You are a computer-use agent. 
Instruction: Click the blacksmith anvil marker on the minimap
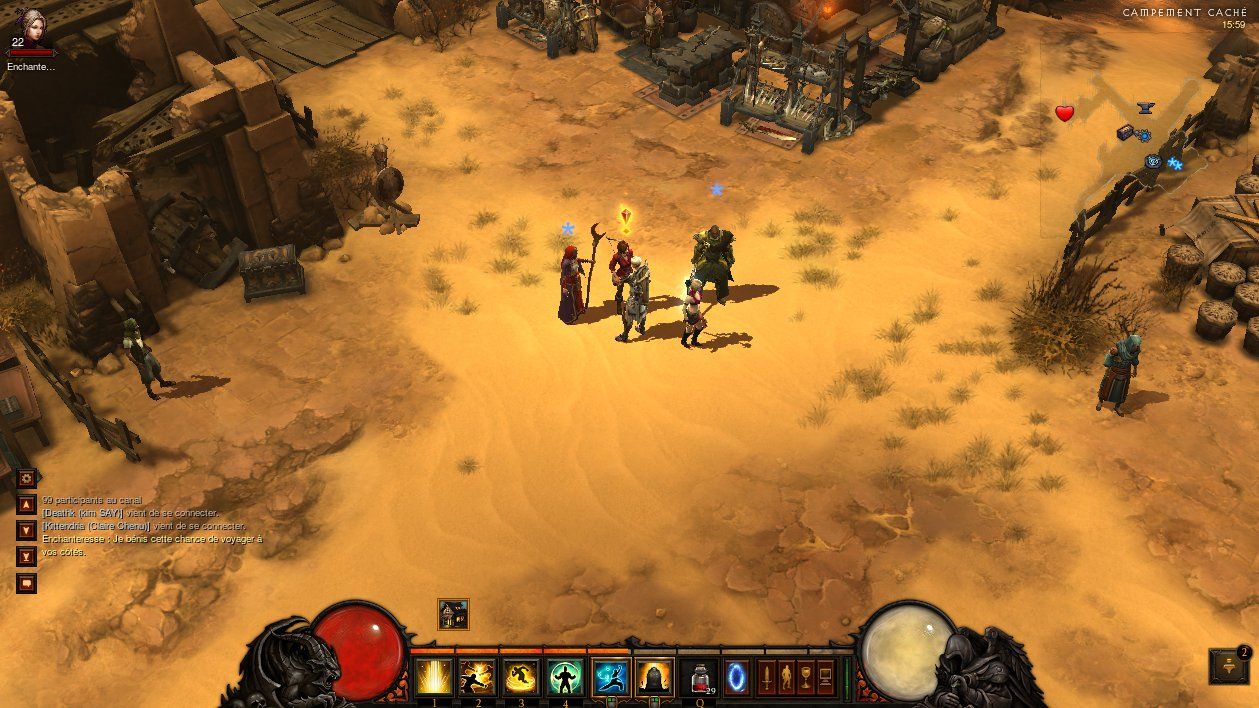pos(1145,107)
